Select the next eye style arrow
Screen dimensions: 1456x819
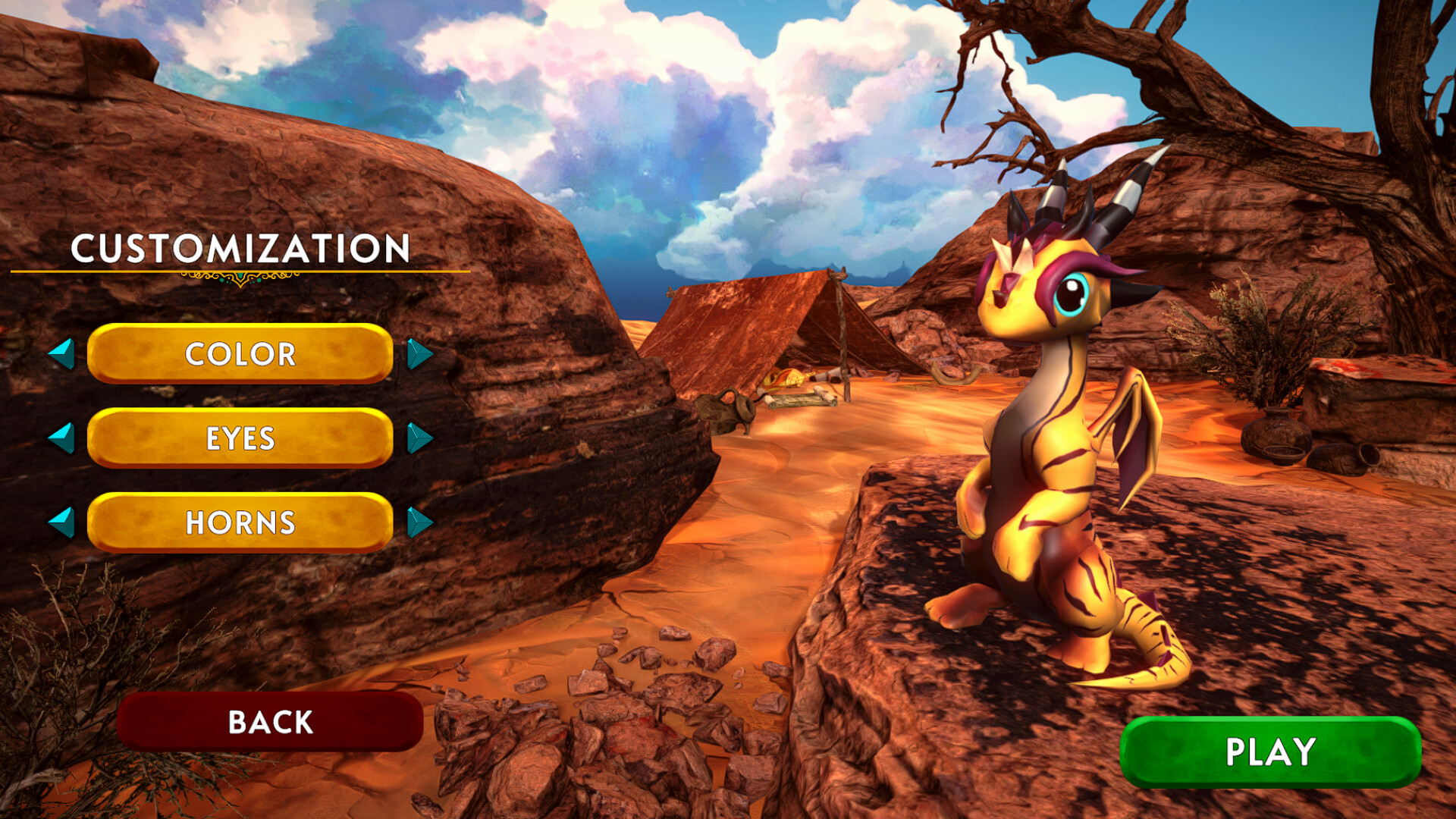click(x=420, y=438)
